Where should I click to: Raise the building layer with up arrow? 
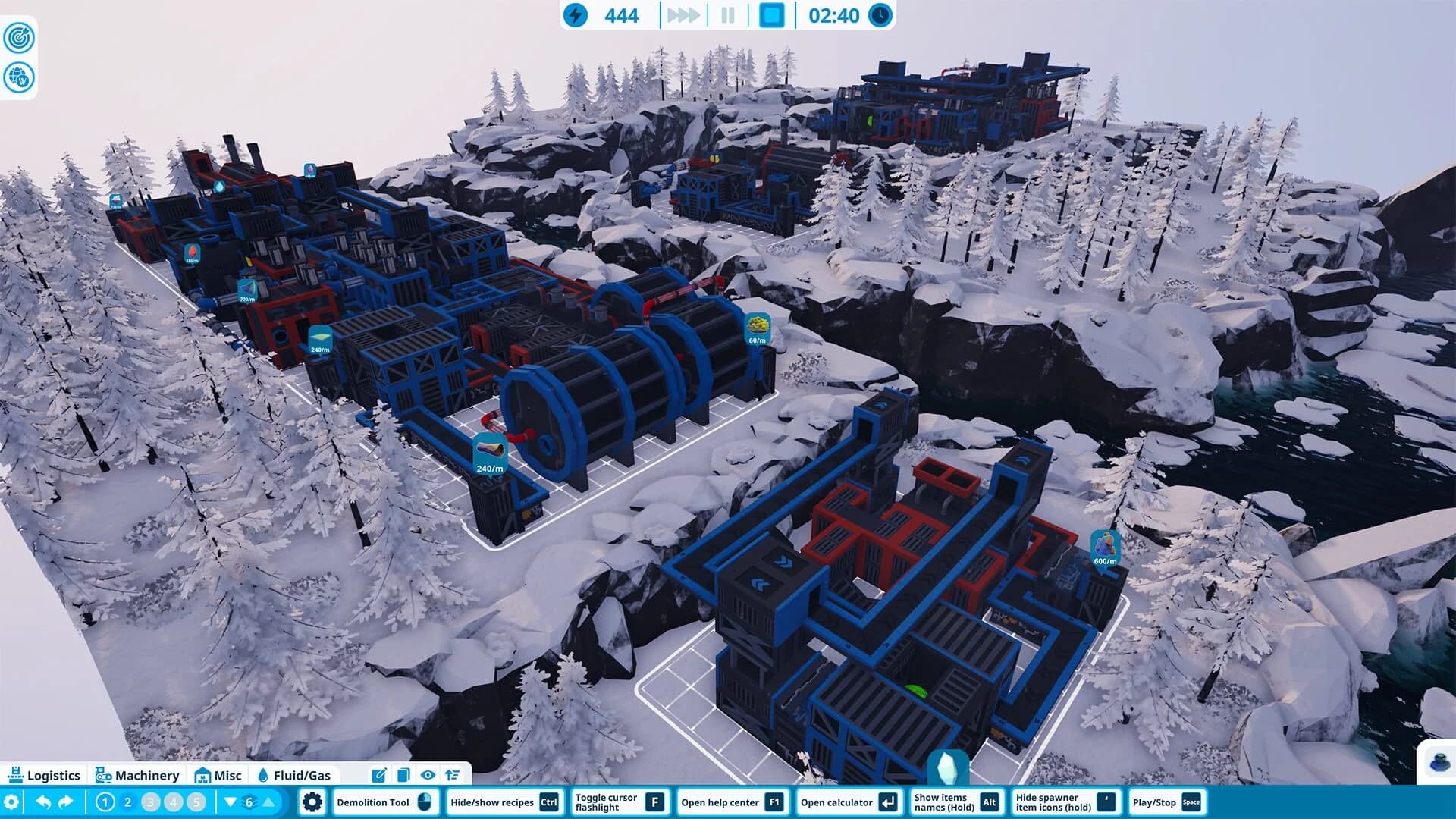(268, 802)
